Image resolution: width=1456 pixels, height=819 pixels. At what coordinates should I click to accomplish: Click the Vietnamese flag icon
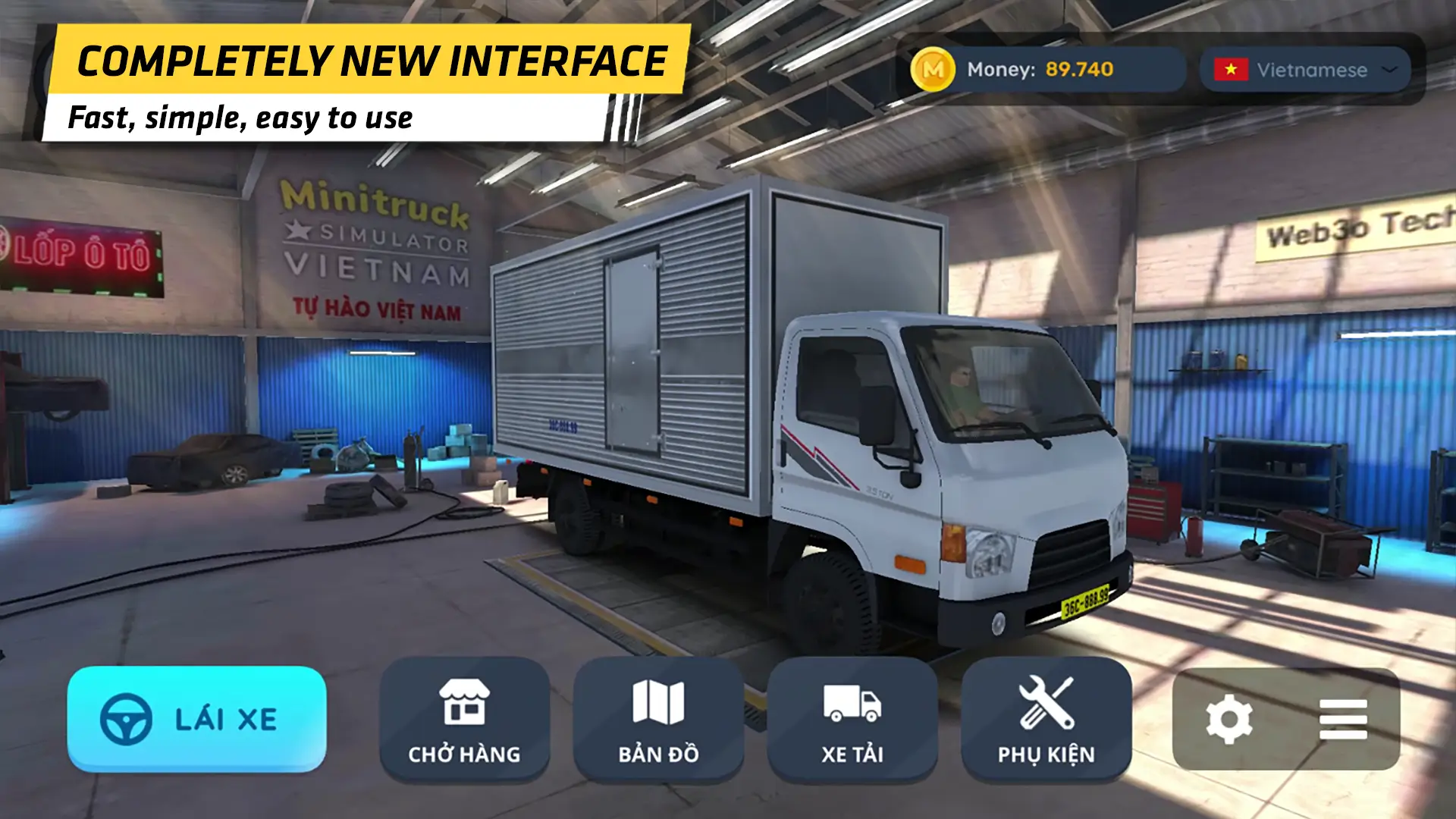click(1232, 70)
